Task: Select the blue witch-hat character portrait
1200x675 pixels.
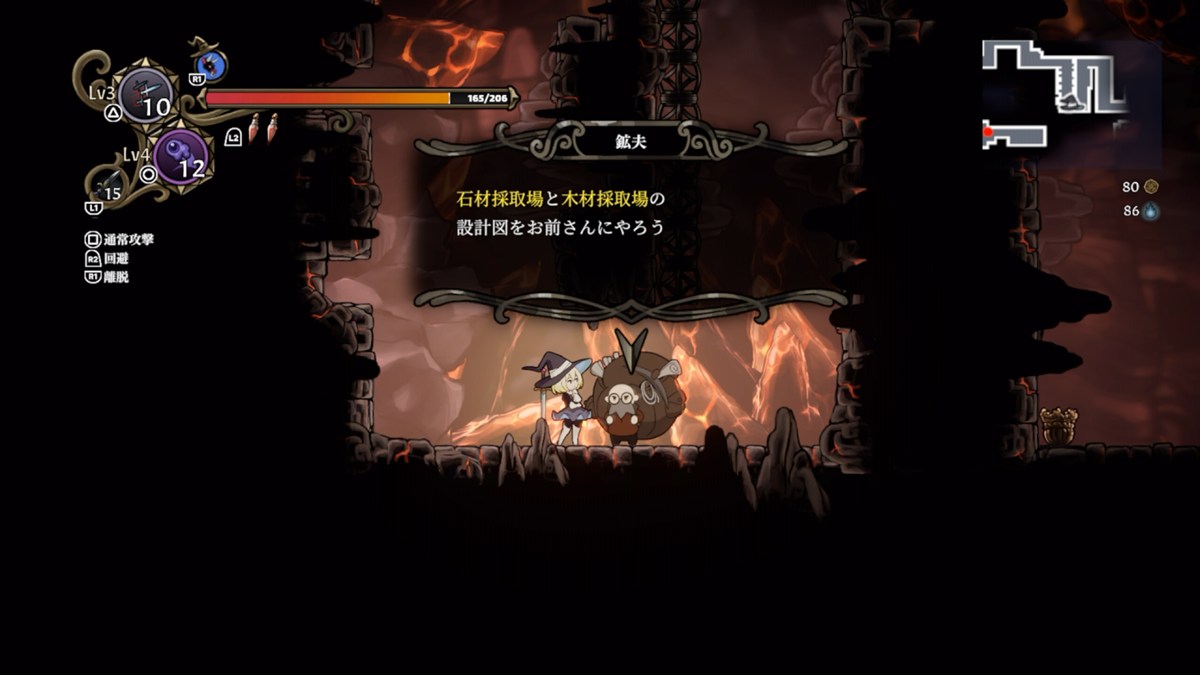Action: coord(211,66)
